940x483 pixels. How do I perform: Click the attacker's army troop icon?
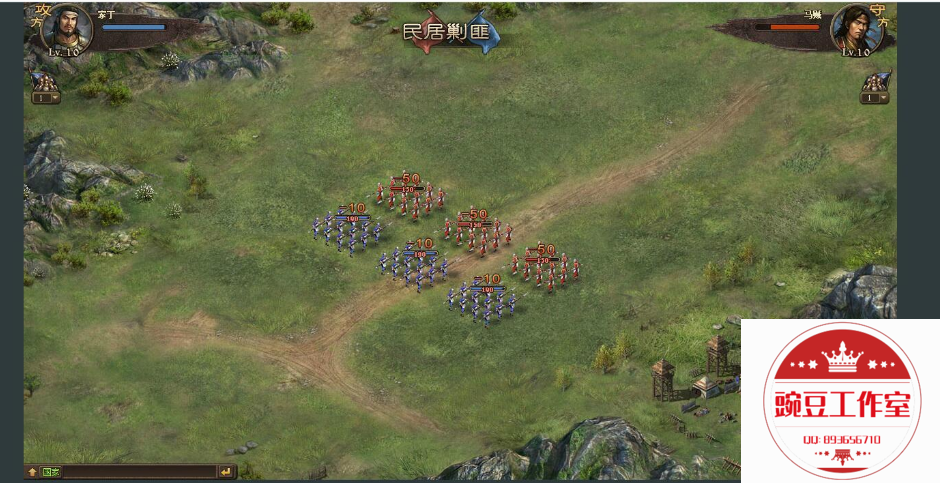[x=43, y=80]
